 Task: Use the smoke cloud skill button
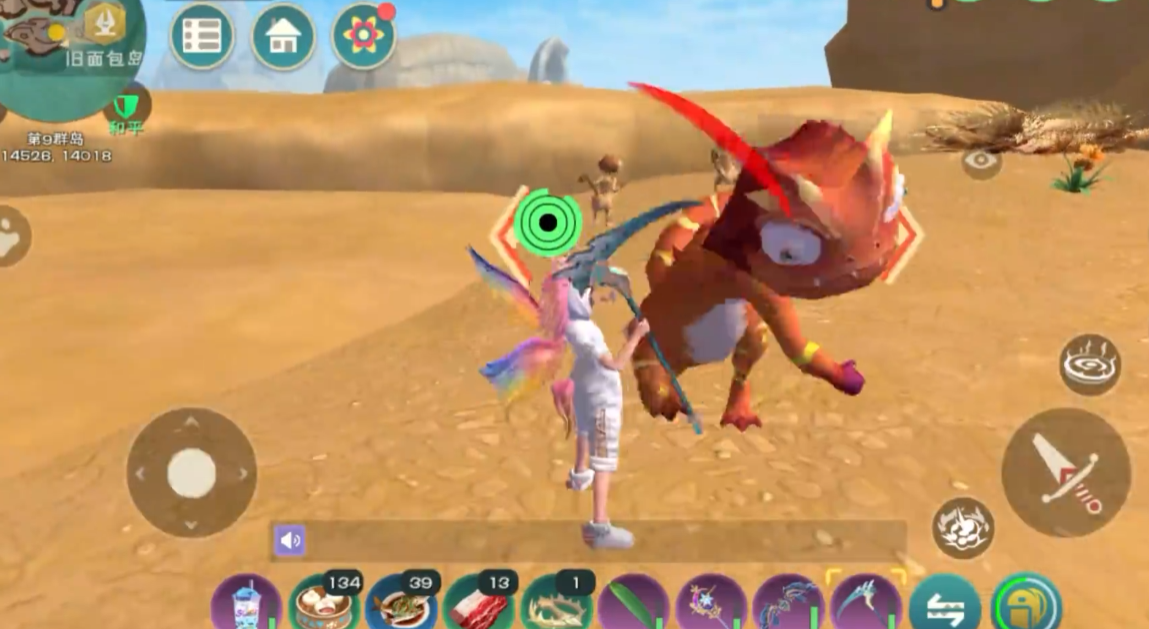[x=963, y=527]
